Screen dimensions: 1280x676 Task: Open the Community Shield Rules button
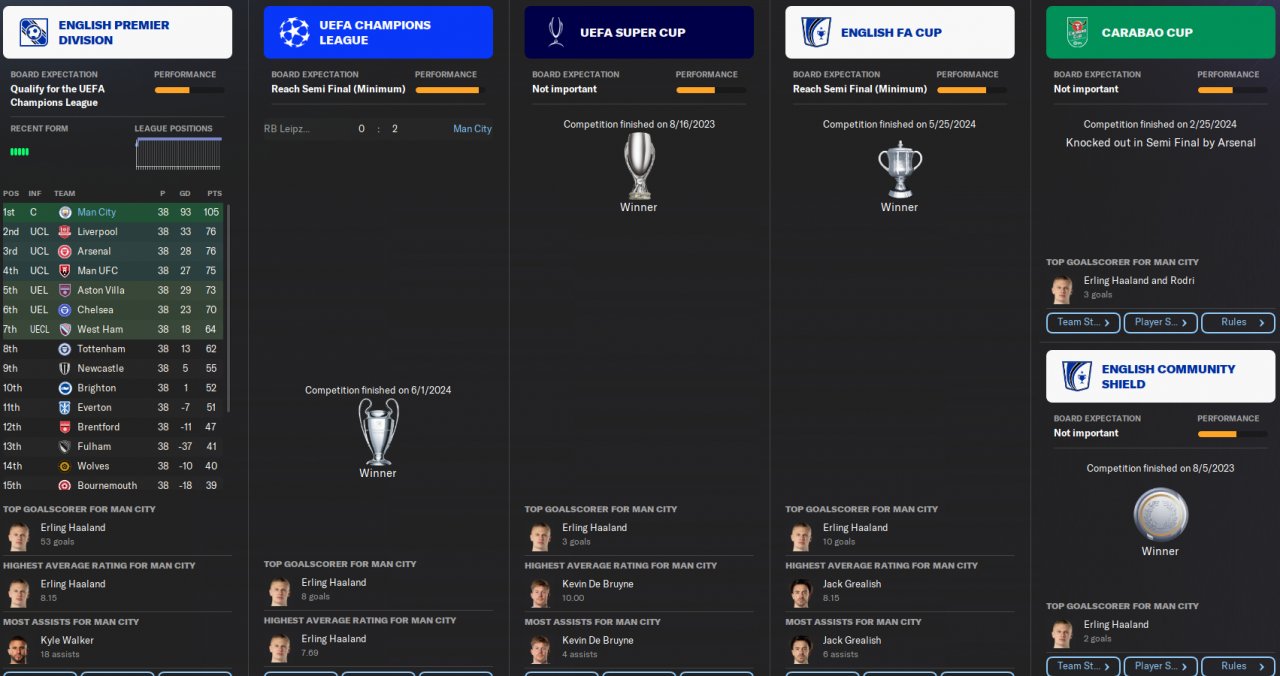pos(1238,666)
